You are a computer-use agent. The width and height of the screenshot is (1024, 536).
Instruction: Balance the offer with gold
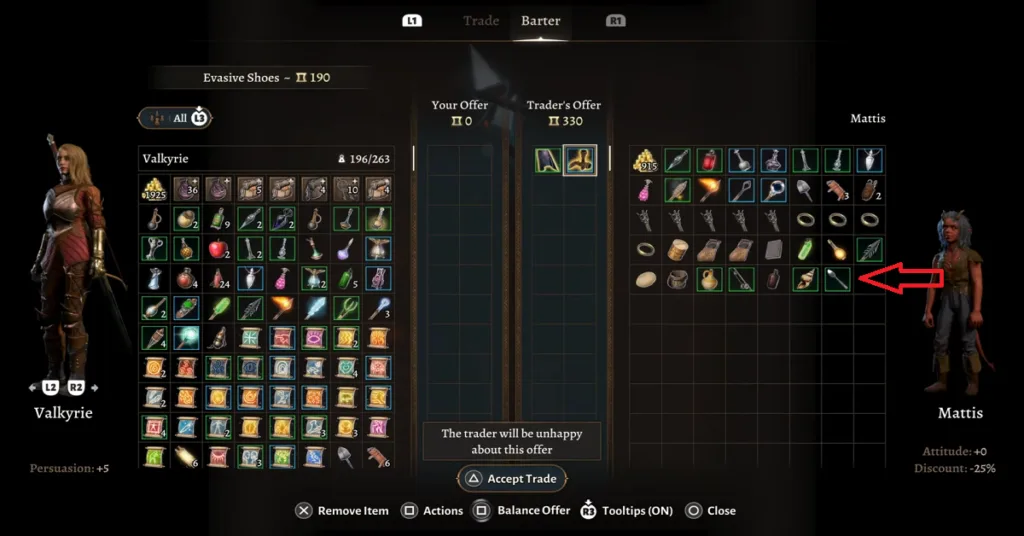[525, 510]
